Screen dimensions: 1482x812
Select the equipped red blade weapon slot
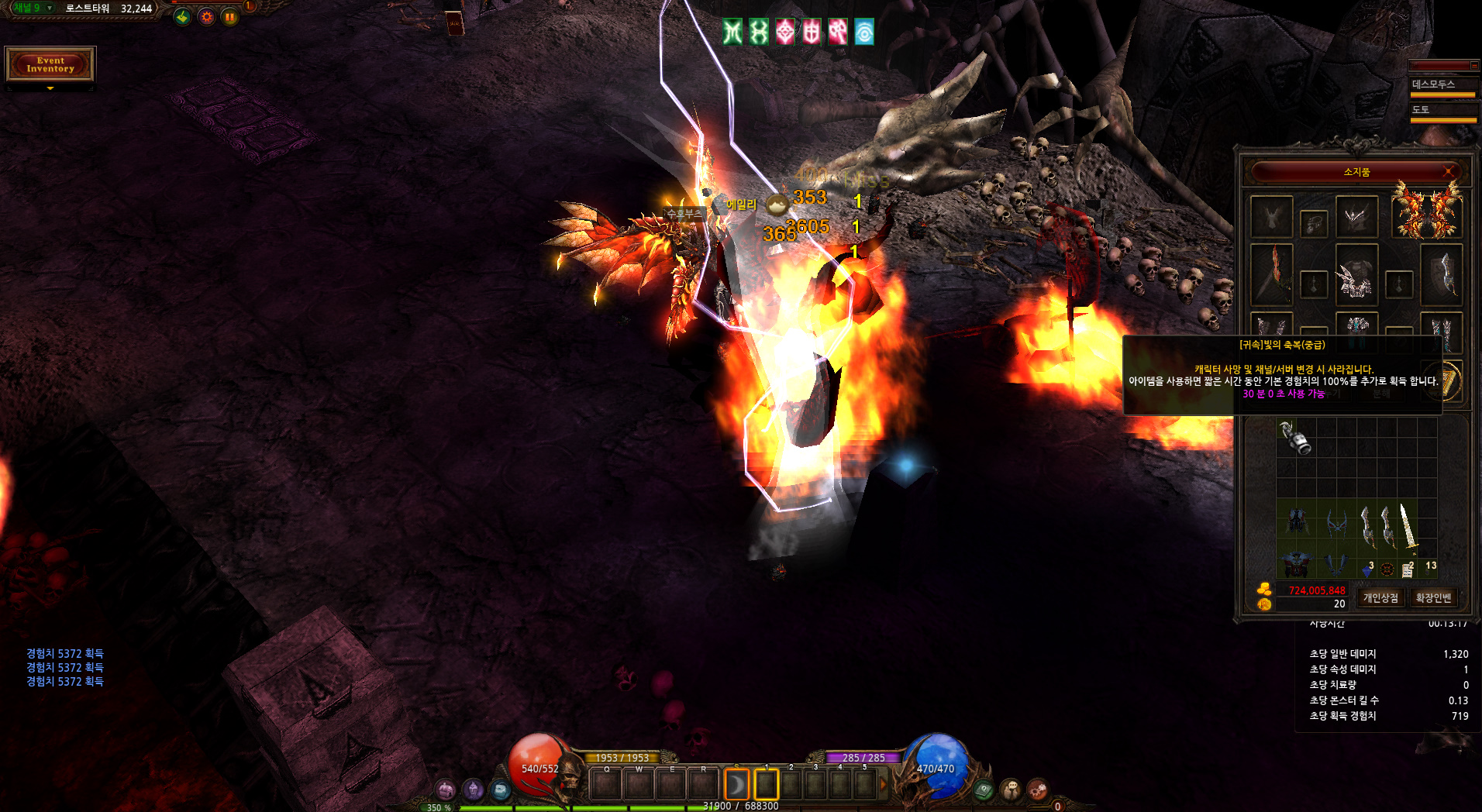click(x=1272, y=274)
